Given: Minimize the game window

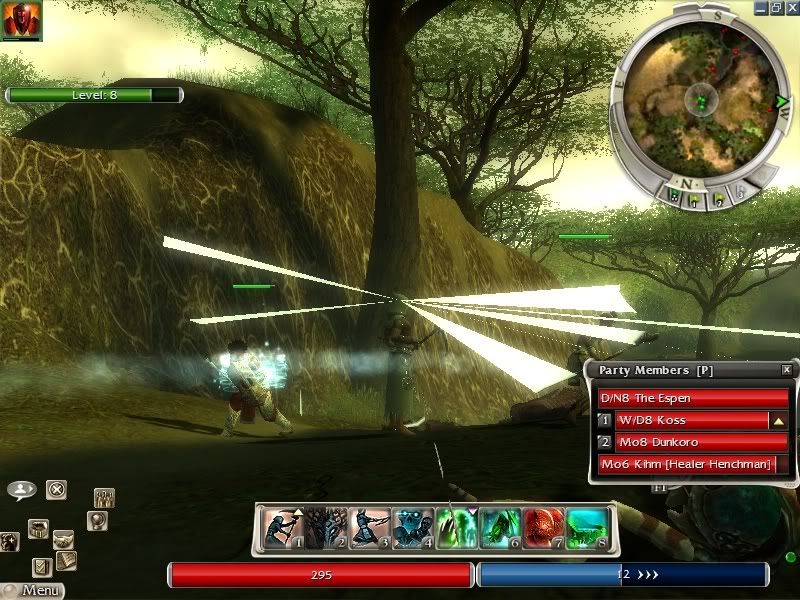Looking at the screenshot, I should point(758,7).
